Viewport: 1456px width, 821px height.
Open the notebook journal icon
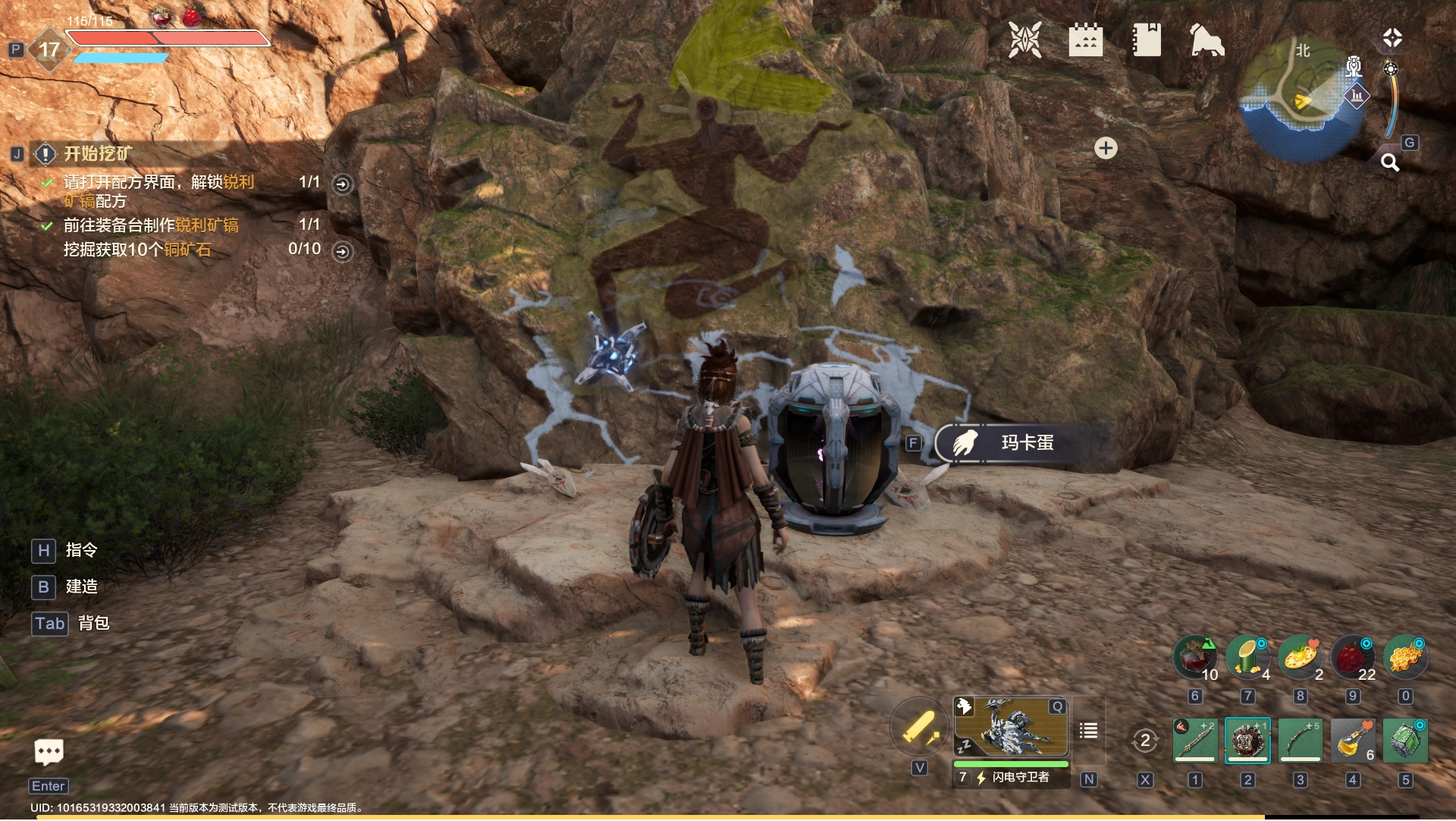click(1147, 40)
